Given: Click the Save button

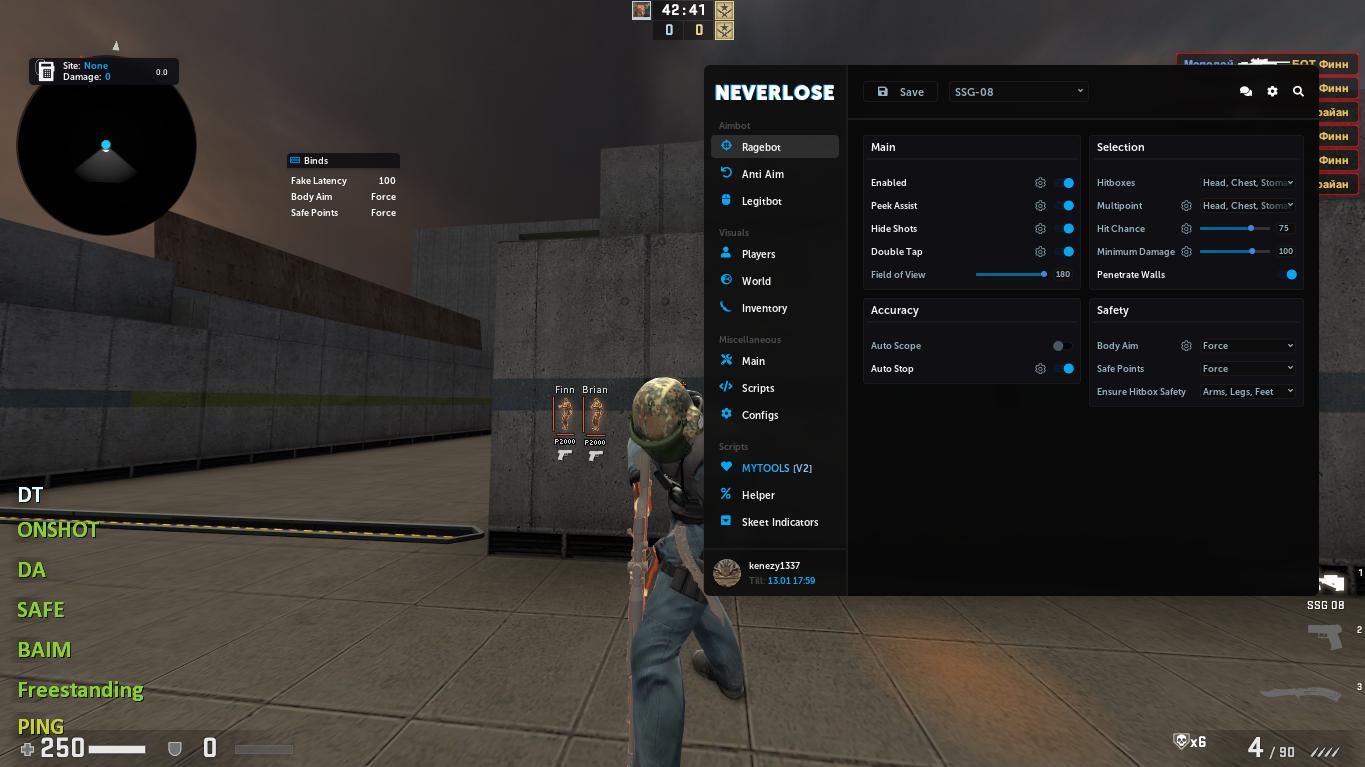Looking at the screenshot, I should click(899, 91).
